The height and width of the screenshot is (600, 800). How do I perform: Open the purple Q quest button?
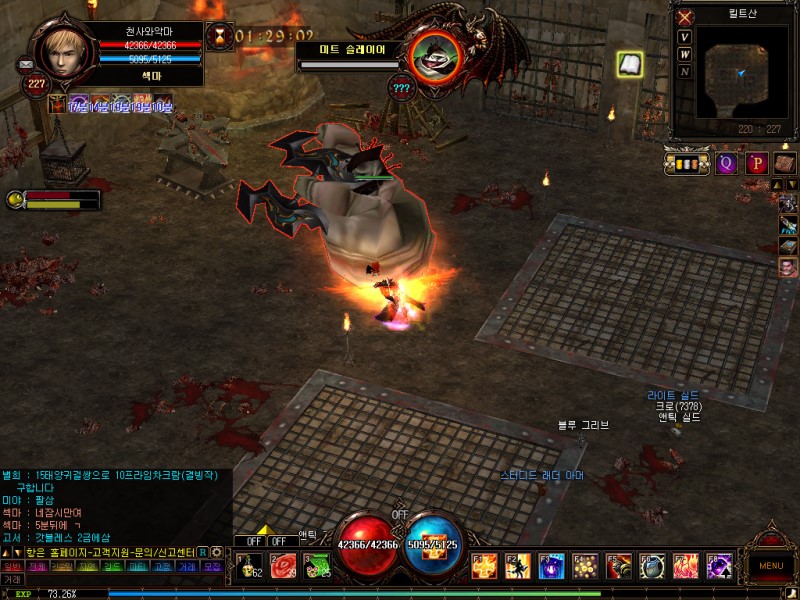pyautogui.click(x=727, y=163)
